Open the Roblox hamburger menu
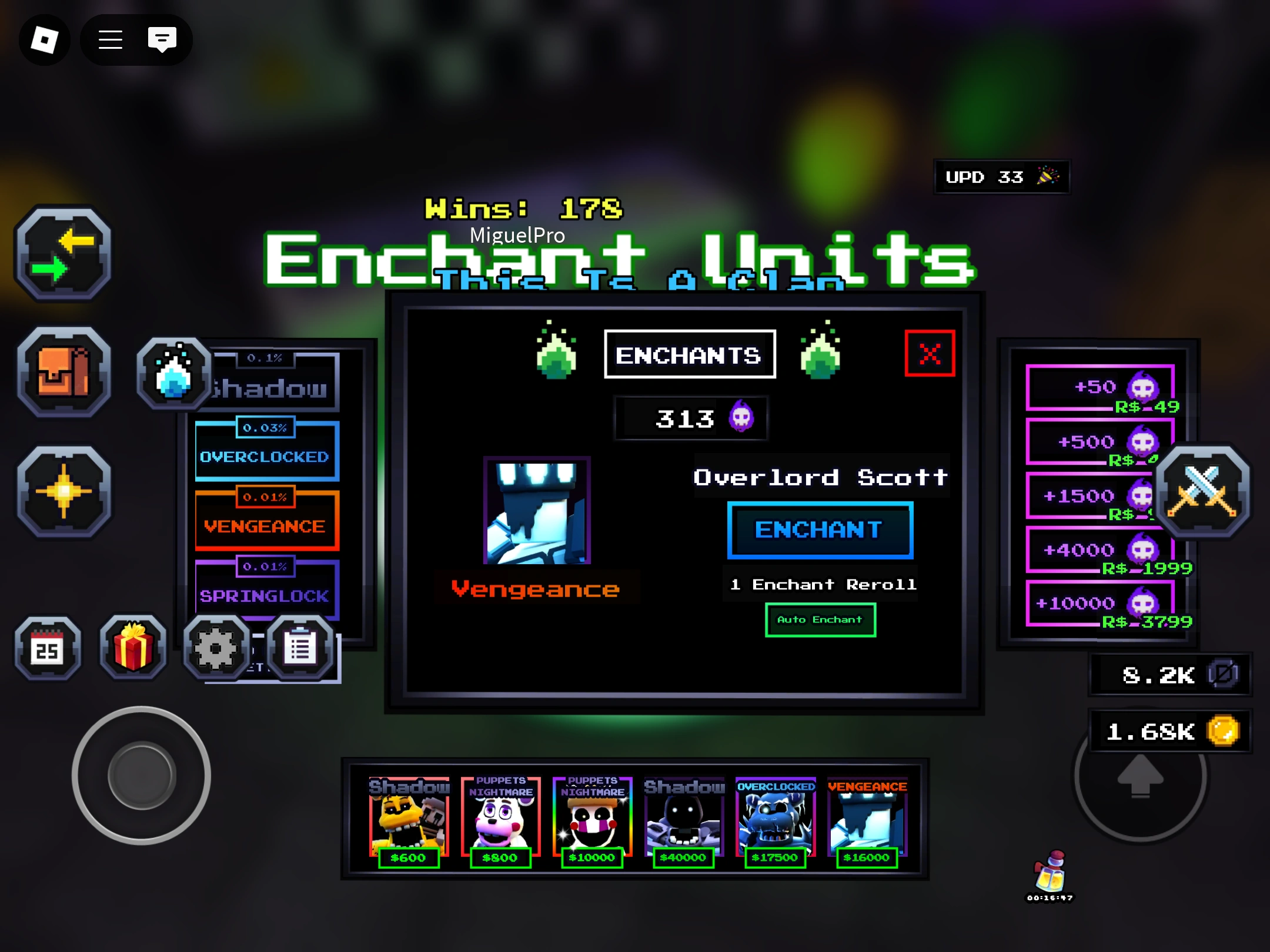The image size is (1270, 952). (111, 39)
